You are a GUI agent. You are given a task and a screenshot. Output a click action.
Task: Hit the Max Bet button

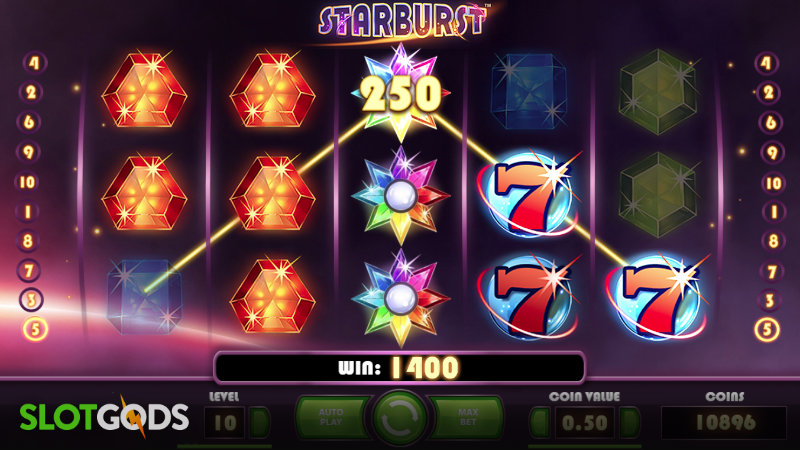tap(469, 418)
